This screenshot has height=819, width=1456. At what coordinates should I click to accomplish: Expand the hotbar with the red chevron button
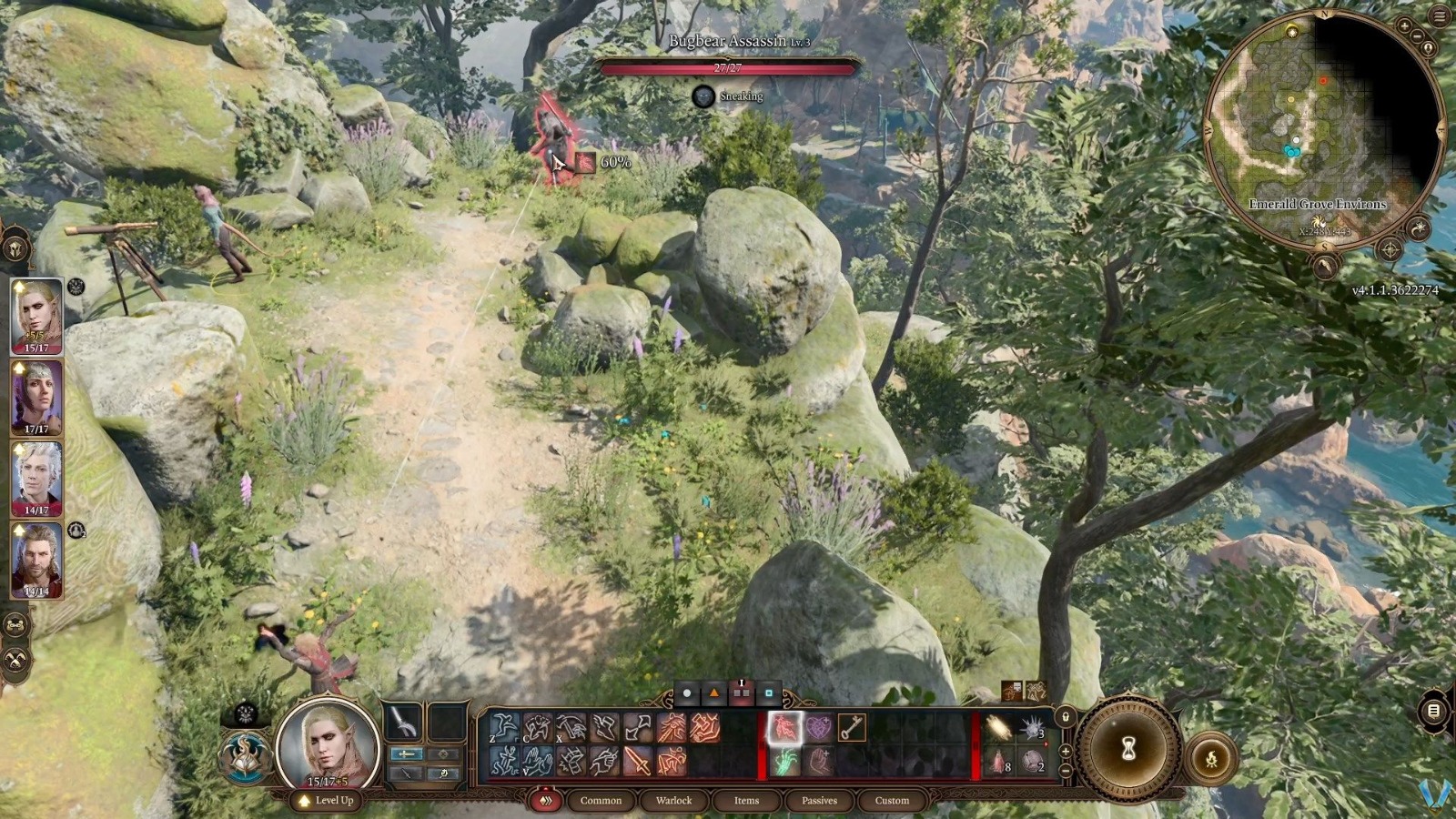(547, 801)
